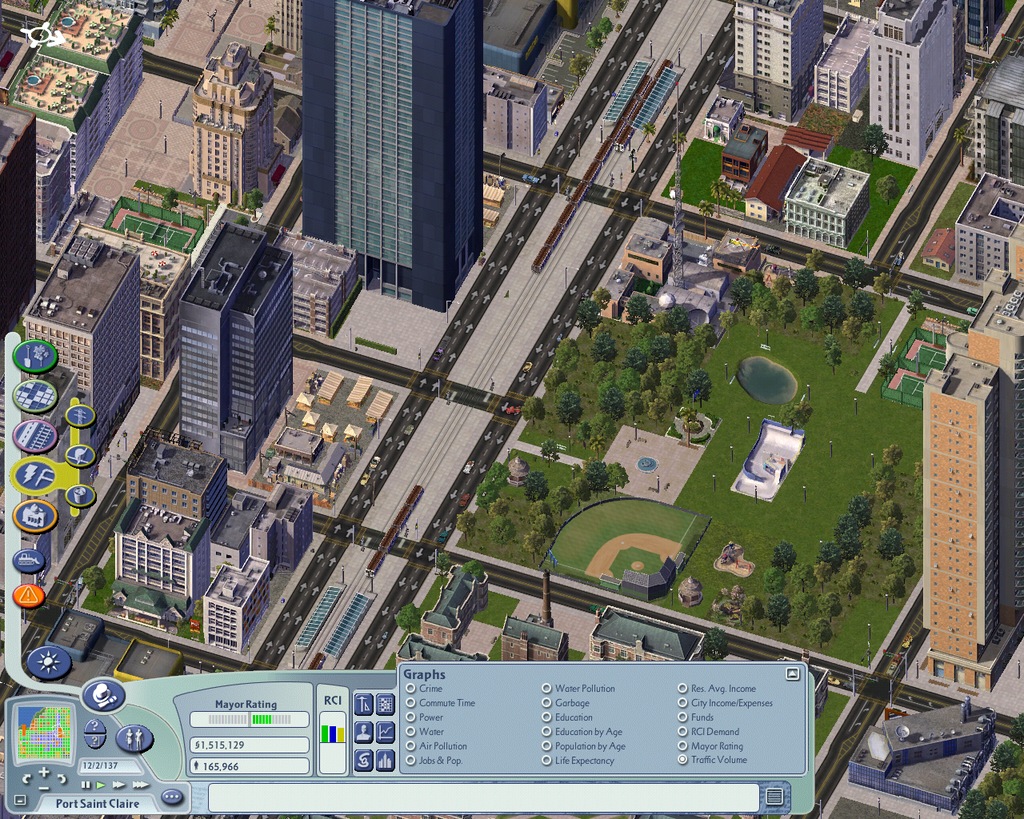Image resolution: width=1024 pixels, height=819 pixels.
Task: Open the three-dots options button
Action: click(x=172, y=797)
